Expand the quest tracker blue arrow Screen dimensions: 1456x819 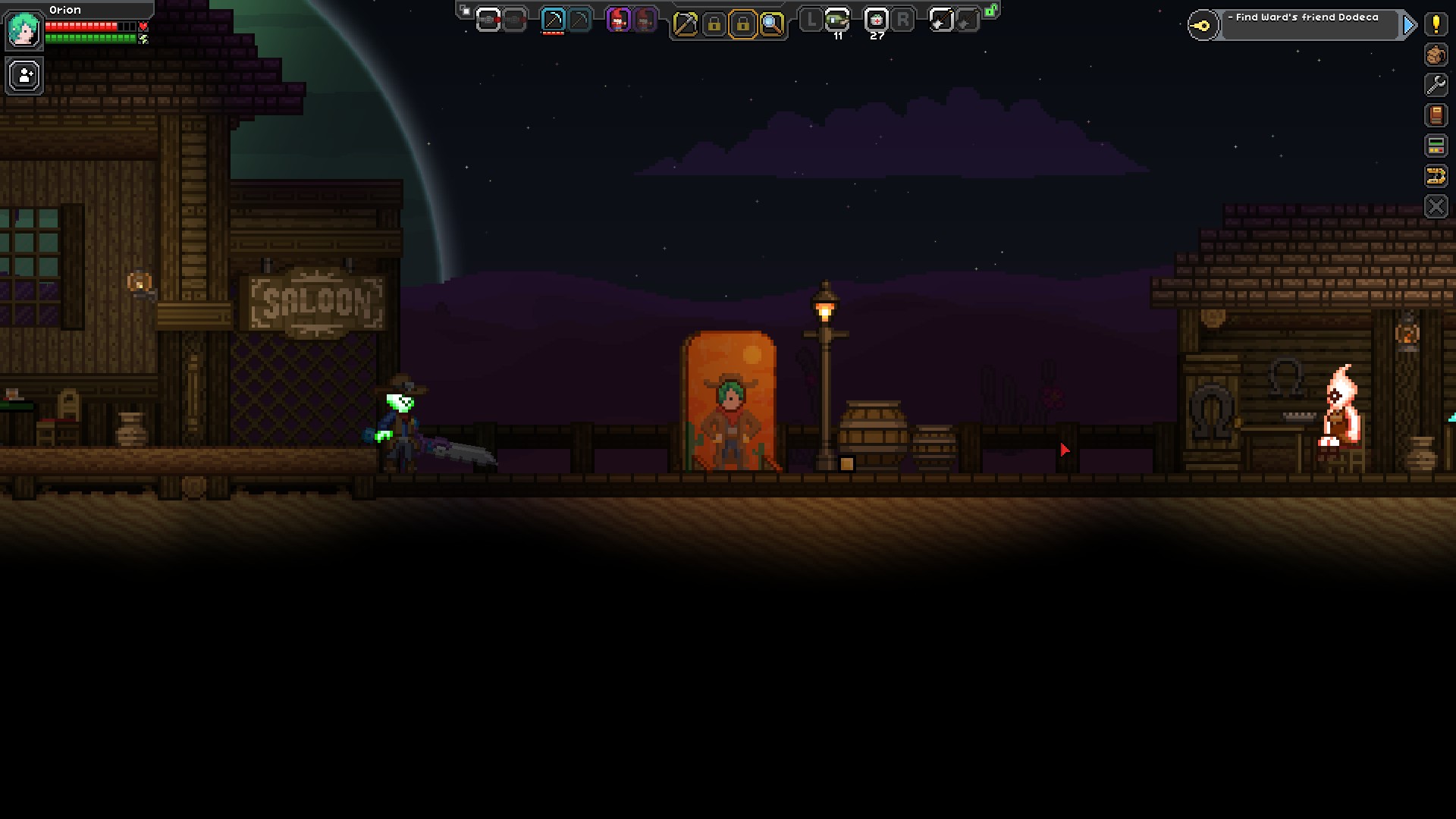(x=1410, y=24)
